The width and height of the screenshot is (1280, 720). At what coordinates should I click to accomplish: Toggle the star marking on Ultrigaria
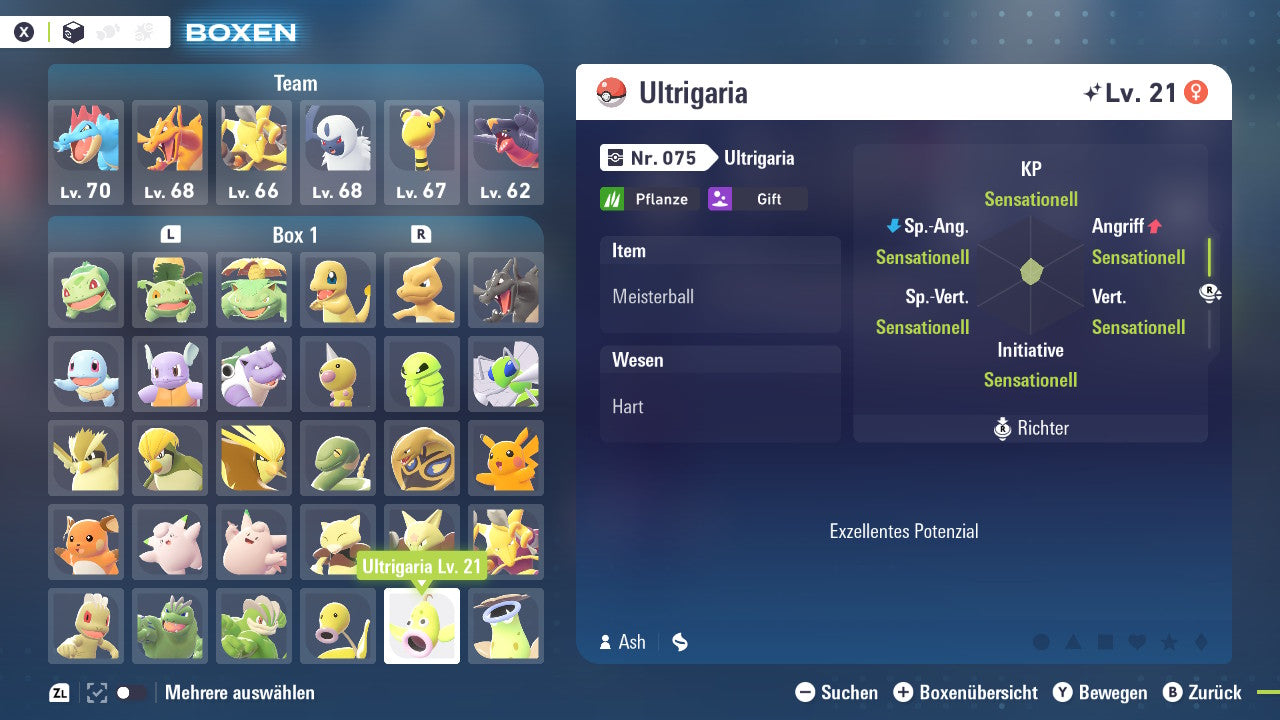coord(1170,643)
